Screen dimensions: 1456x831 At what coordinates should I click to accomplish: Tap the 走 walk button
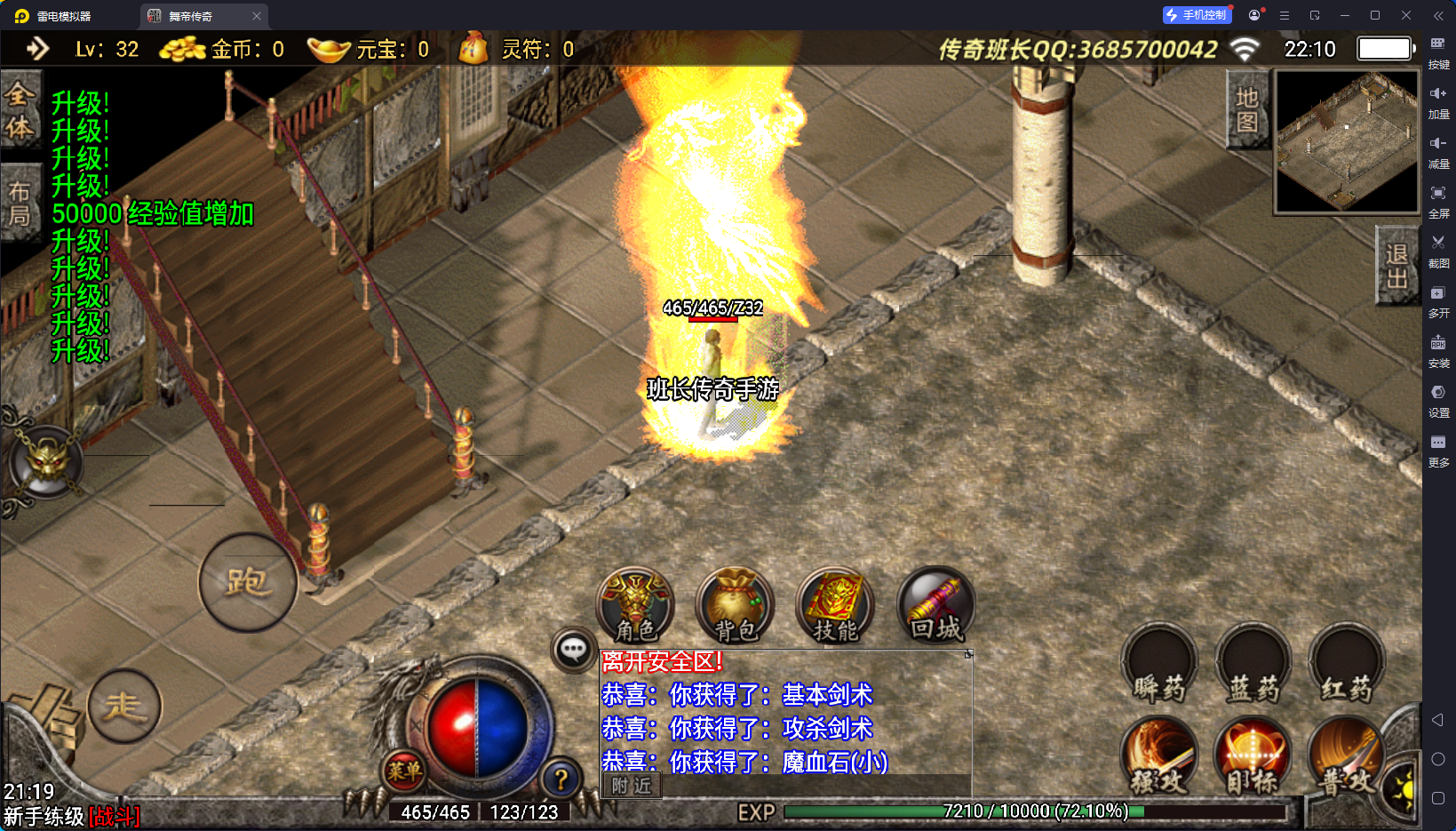tap(124, 707)
